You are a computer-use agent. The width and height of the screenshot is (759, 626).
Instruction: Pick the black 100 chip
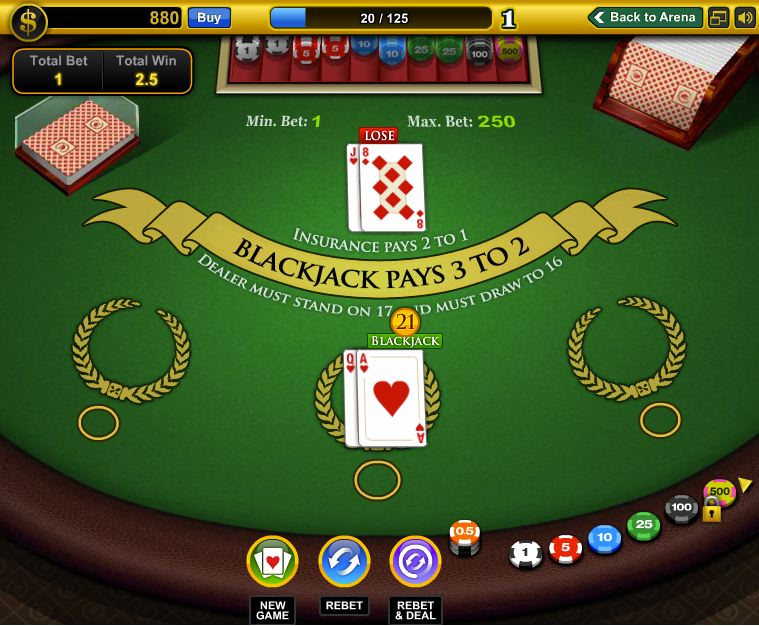click(x=682, y=508)
